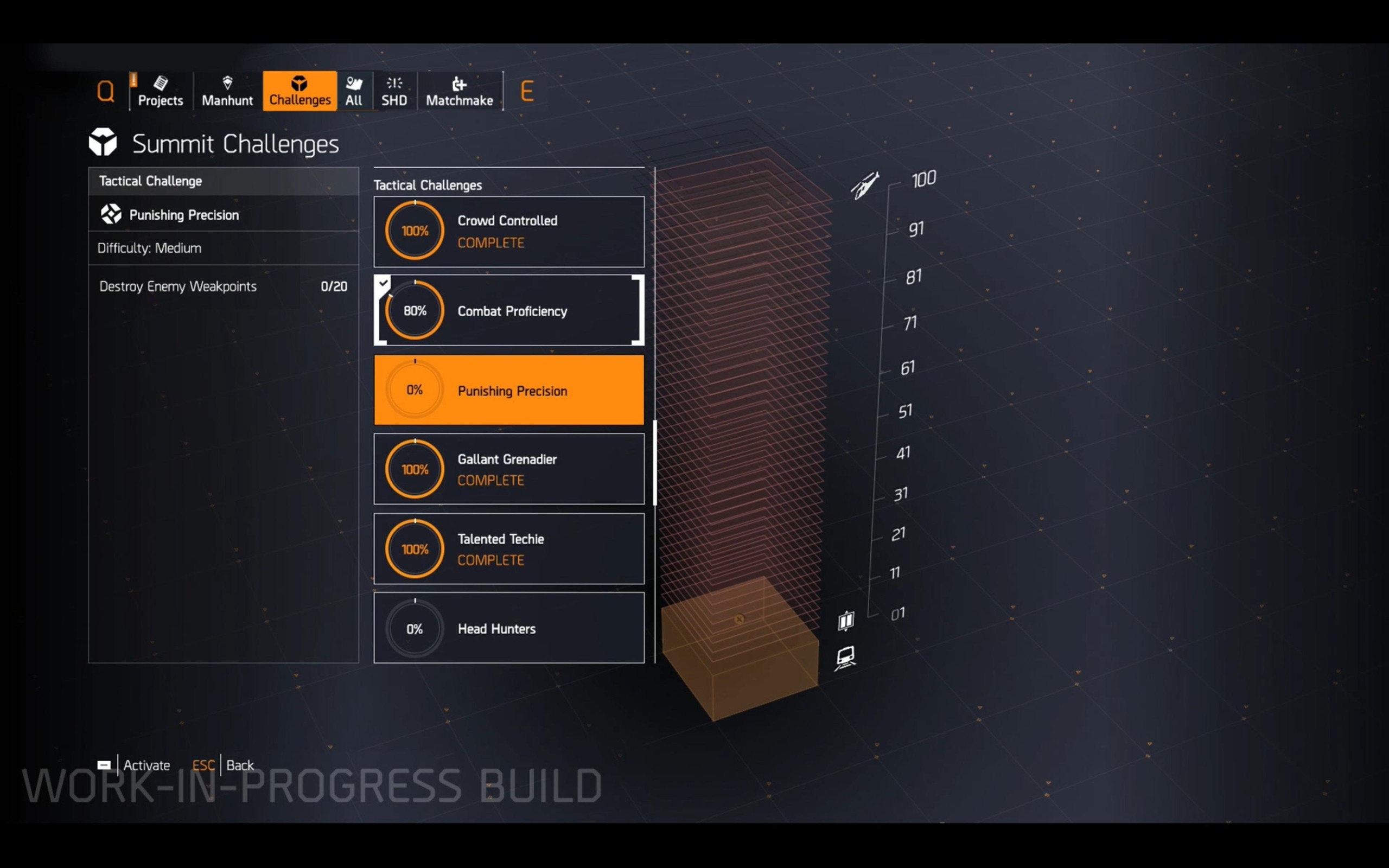Go Back from Summit Challenges

[x=224, y=765]
